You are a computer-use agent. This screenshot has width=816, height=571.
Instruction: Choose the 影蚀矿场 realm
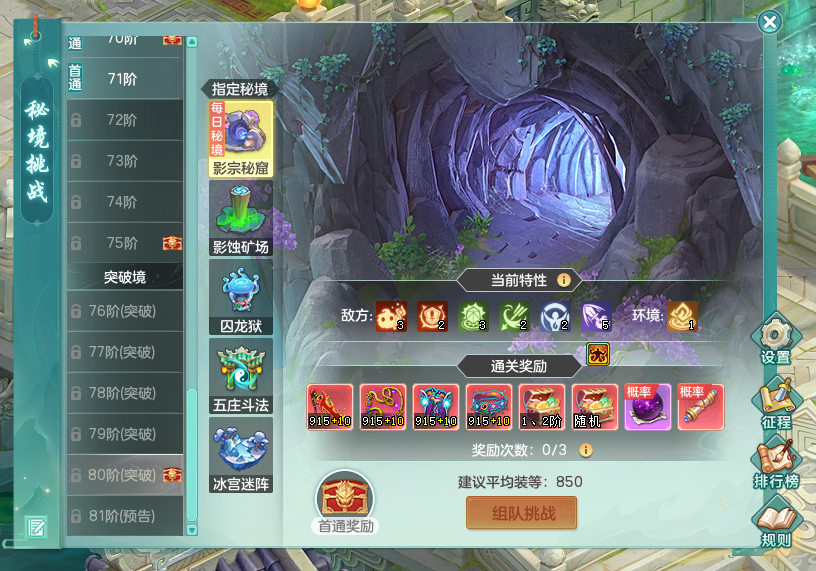pyautogui.click(x=240, y=217)
